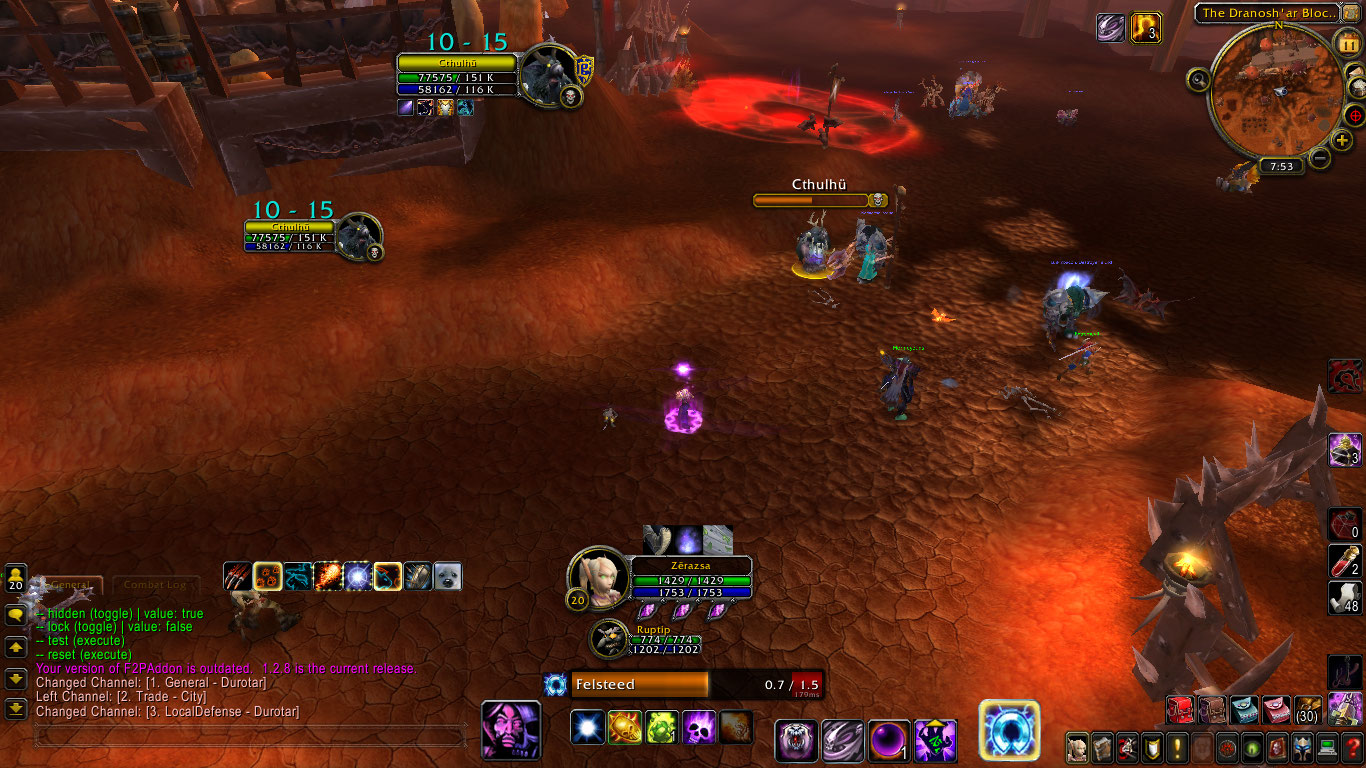Switch to the Combat Log chat tab
The height and width of the screenshot is (768, 1366).
154,584
